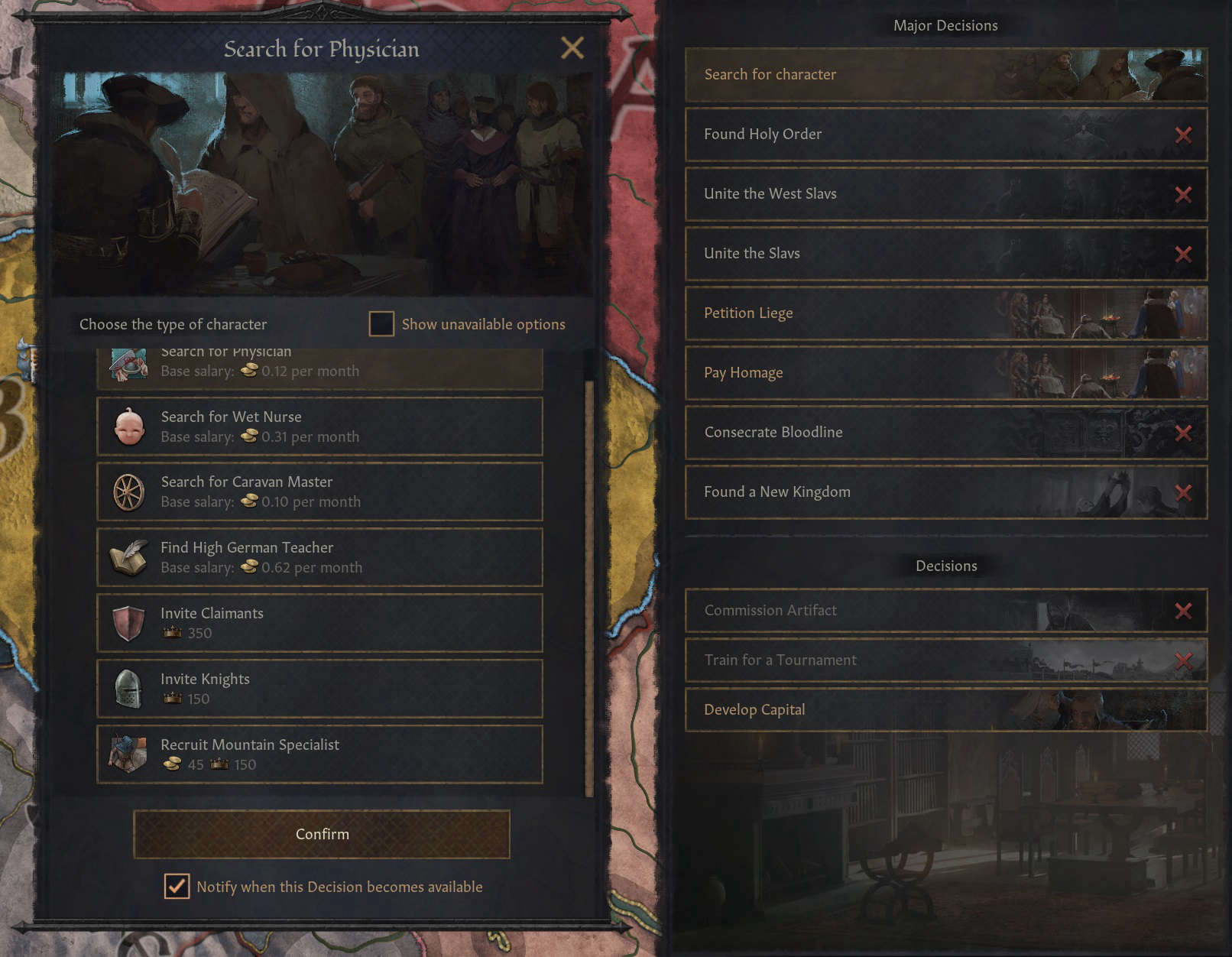Select Recruit Mountain Specialist option

(319, 754)
